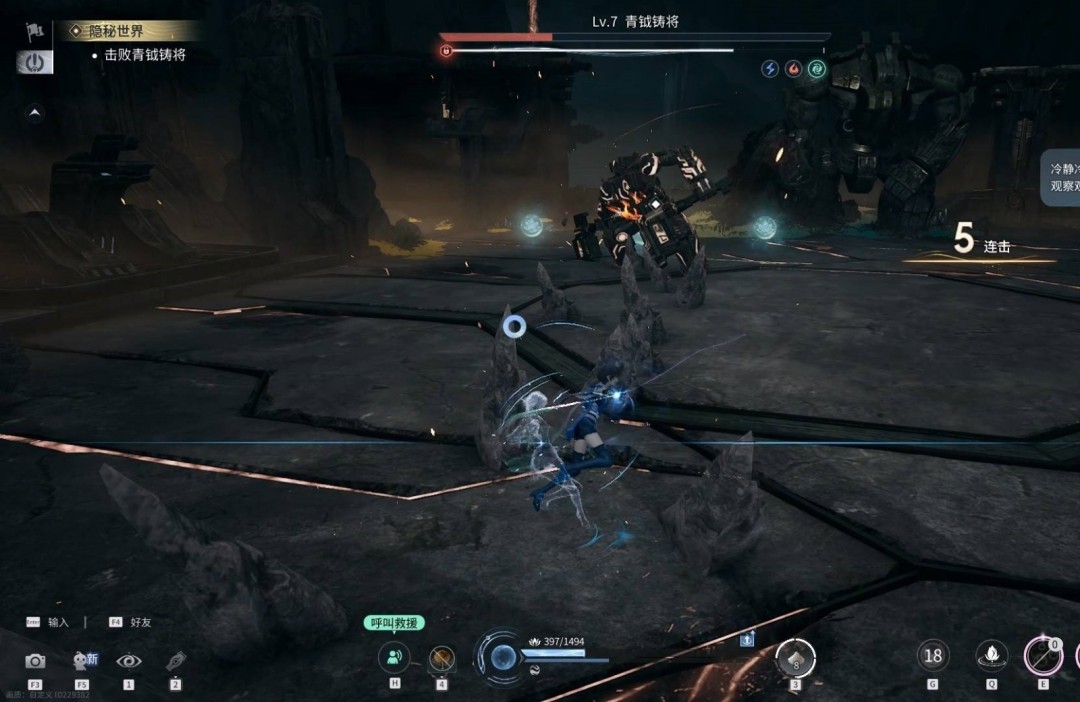Use the pen-shaped tool icon
The height and width of the screenshot is (702, 1080).
(x=176, y=661)
